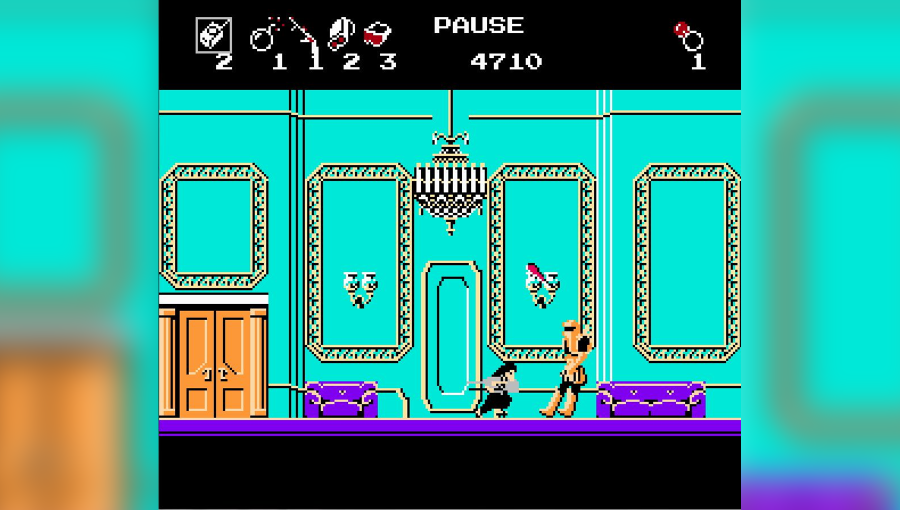Viewport: 900px width, 510px height.
Task: Select the red potion cup item
Action: [x=377, y=35]
